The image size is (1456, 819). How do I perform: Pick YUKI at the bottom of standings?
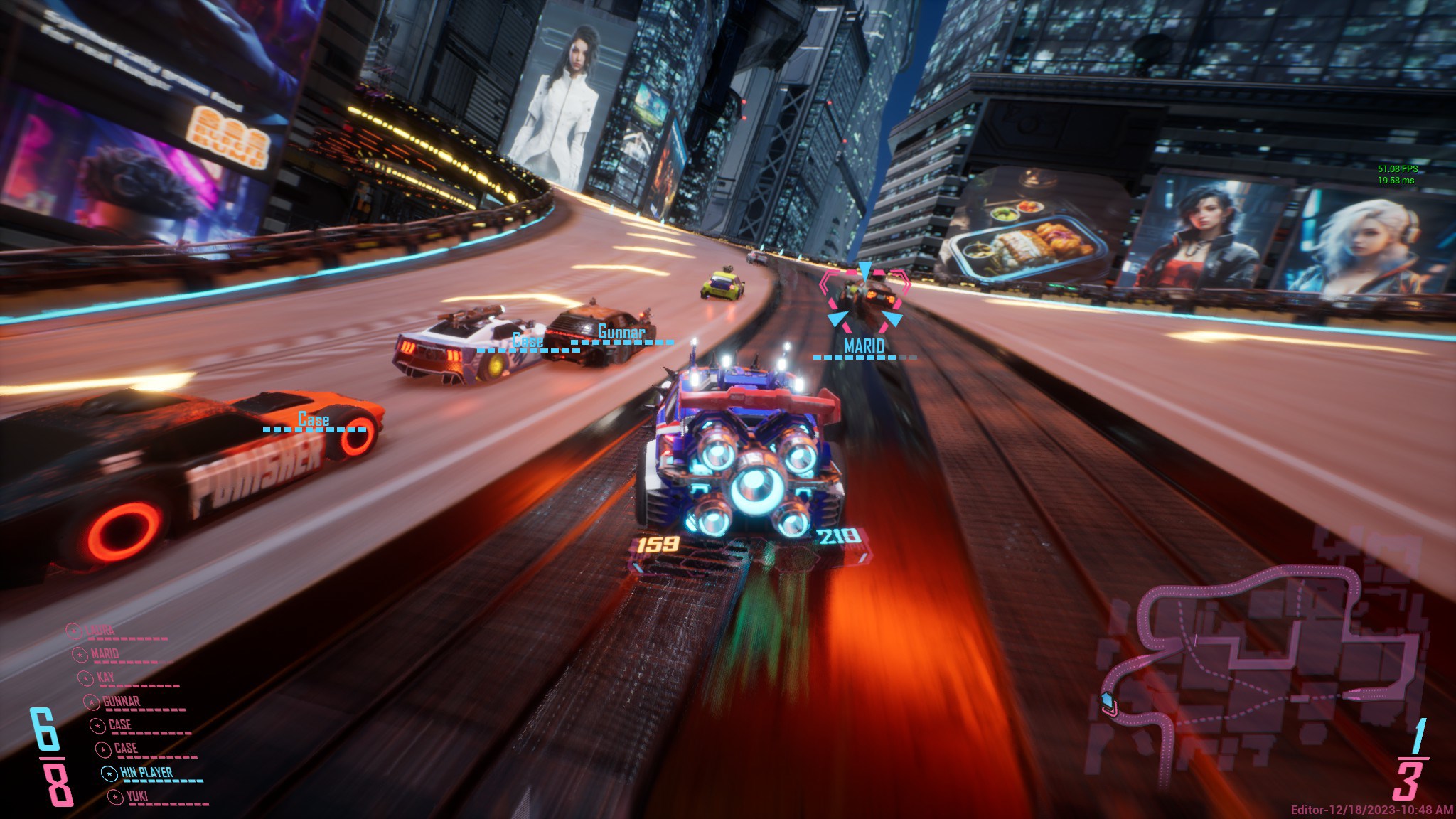click(136, 796)
